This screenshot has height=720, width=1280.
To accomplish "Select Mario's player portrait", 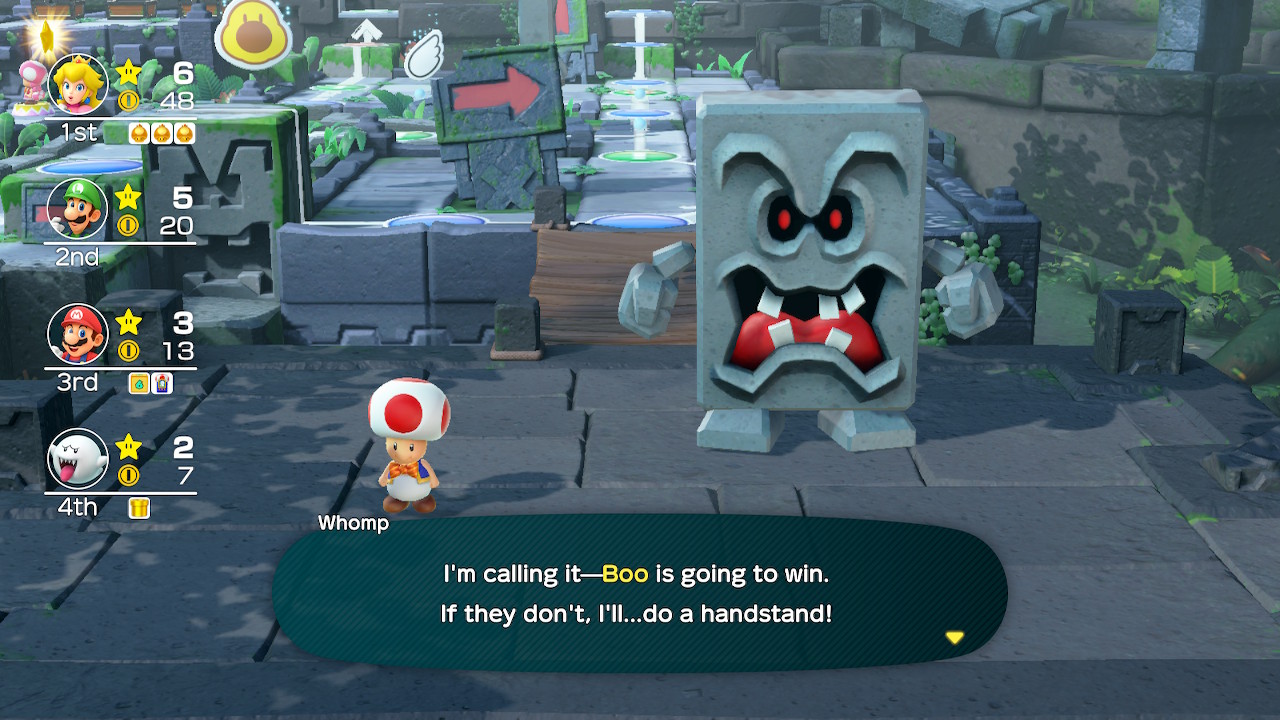I will tap(78, 334).
